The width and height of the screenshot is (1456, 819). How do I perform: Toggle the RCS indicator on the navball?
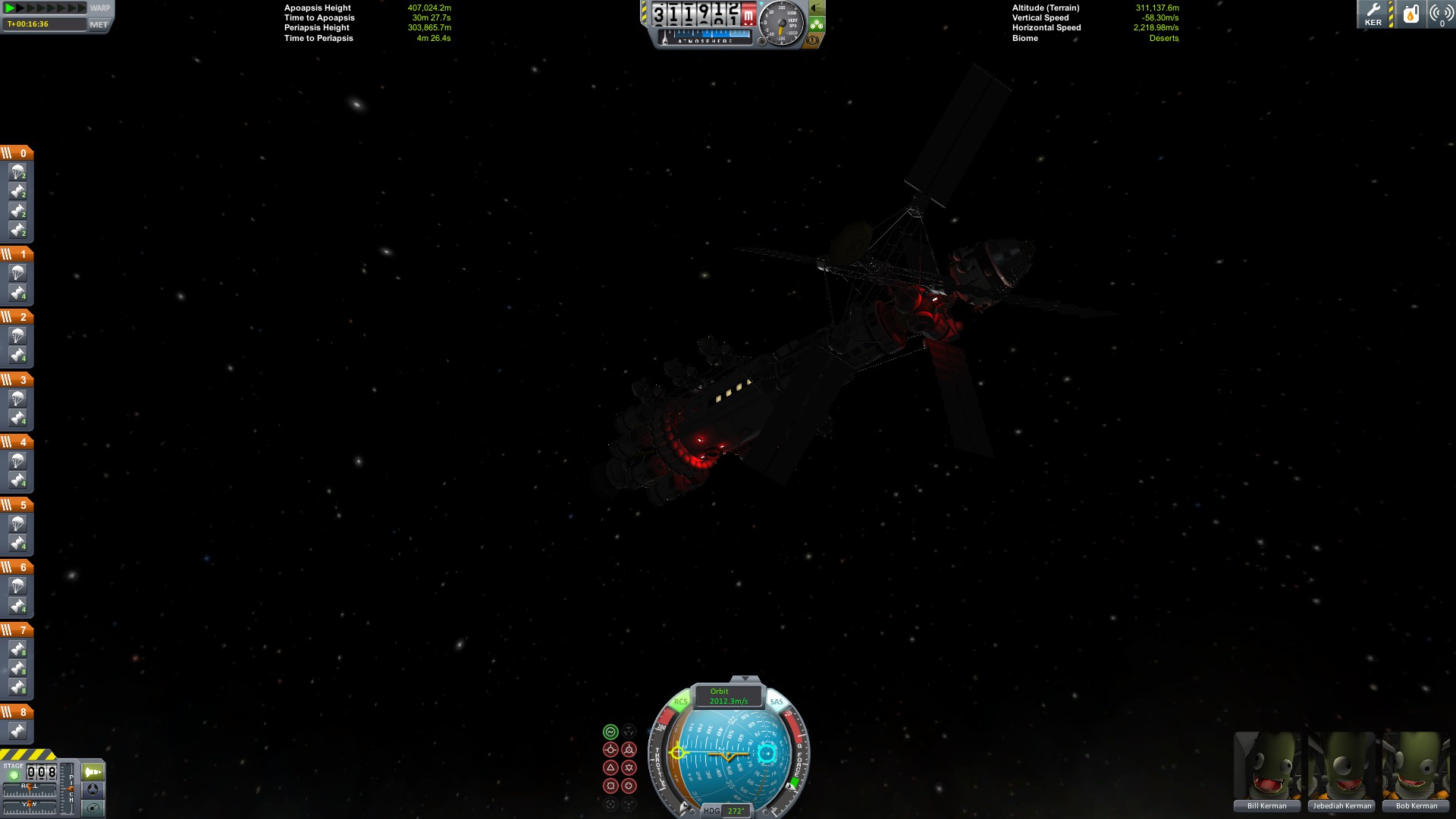point(680,701)
